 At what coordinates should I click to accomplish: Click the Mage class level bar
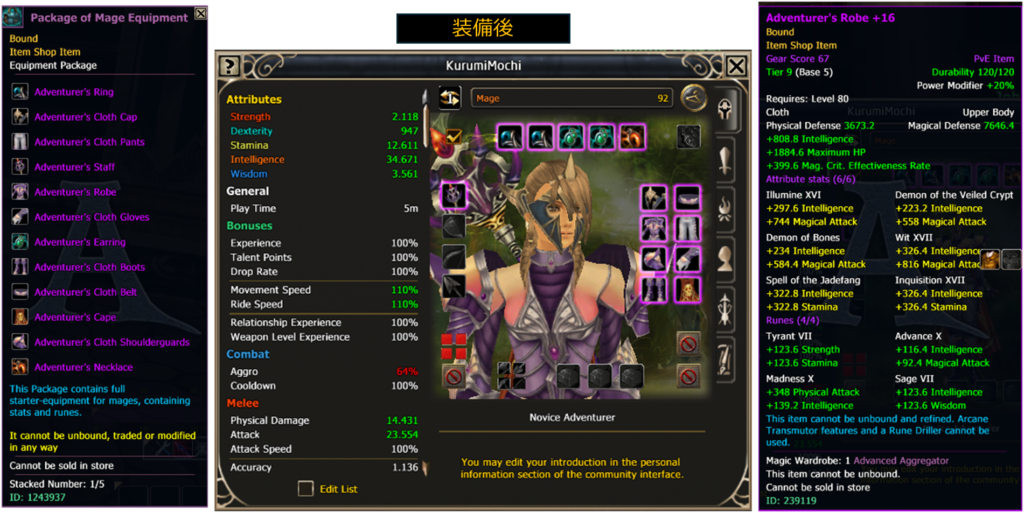point(571,99)
